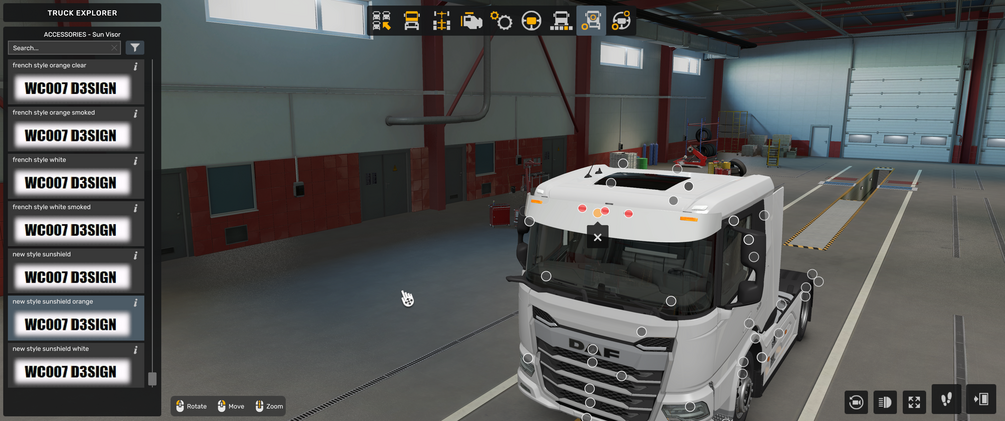The height and width of the screenshot is (421, 1005).
Task: Enter walk-around mode with the footsteps button
Action: [946, 399]
